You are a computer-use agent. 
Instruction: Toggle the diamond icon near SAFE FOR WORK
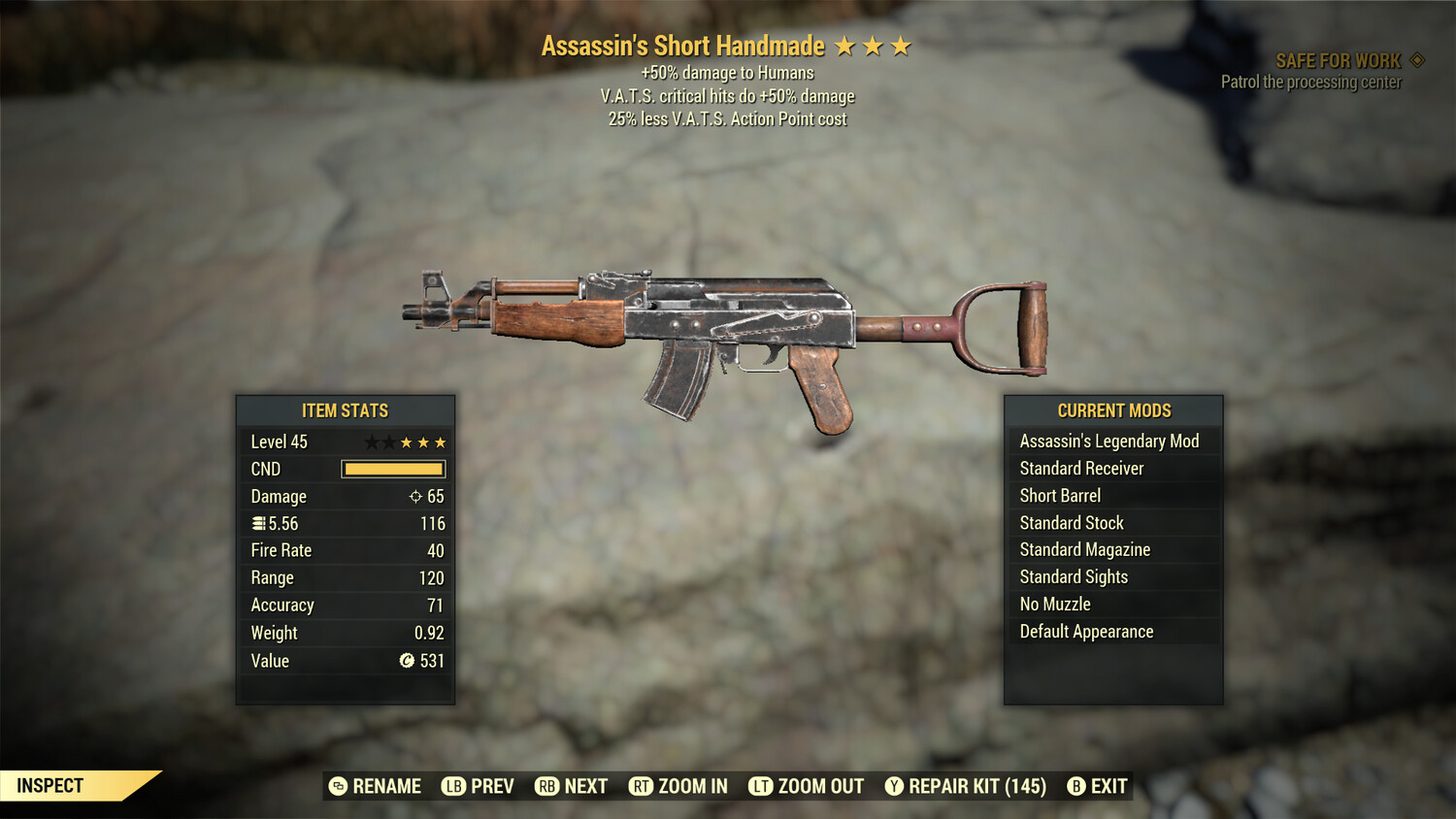click(x=1415, y=59)
